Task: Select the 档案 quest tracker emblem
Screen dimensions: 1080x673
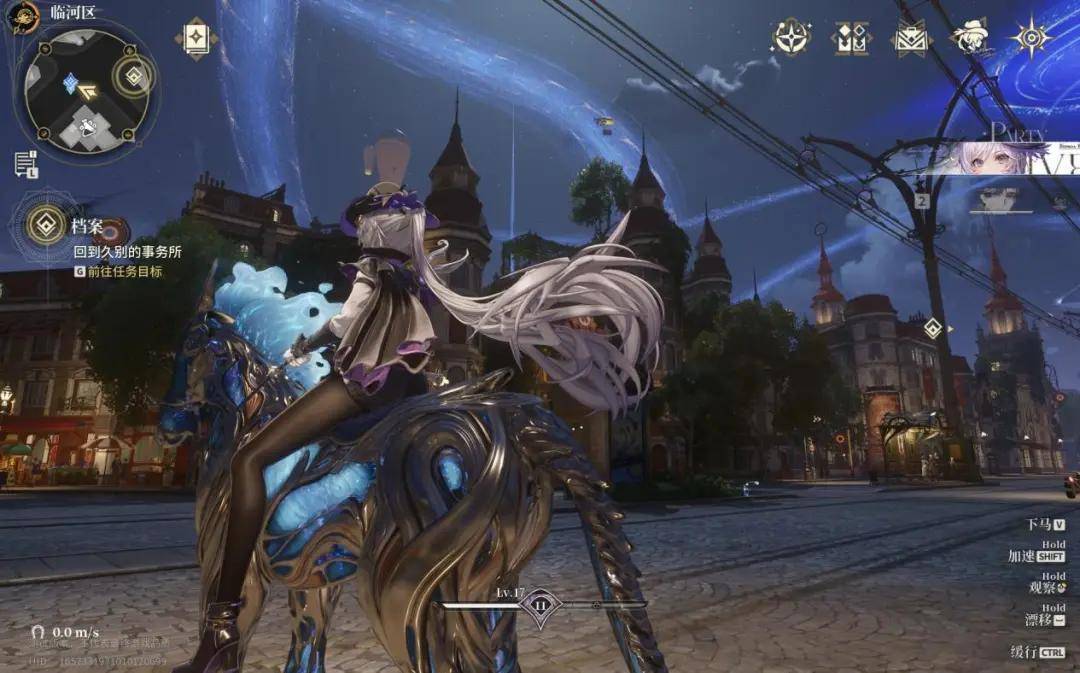Action: 45,224
